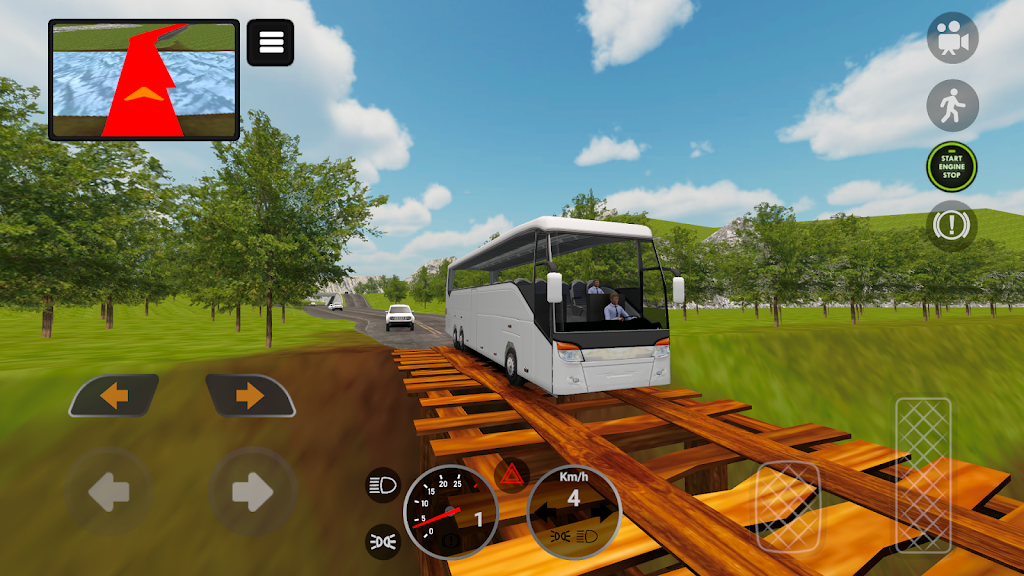Turn on the orange right turn signal
The image size is (1024, 576).
(250, 396)
